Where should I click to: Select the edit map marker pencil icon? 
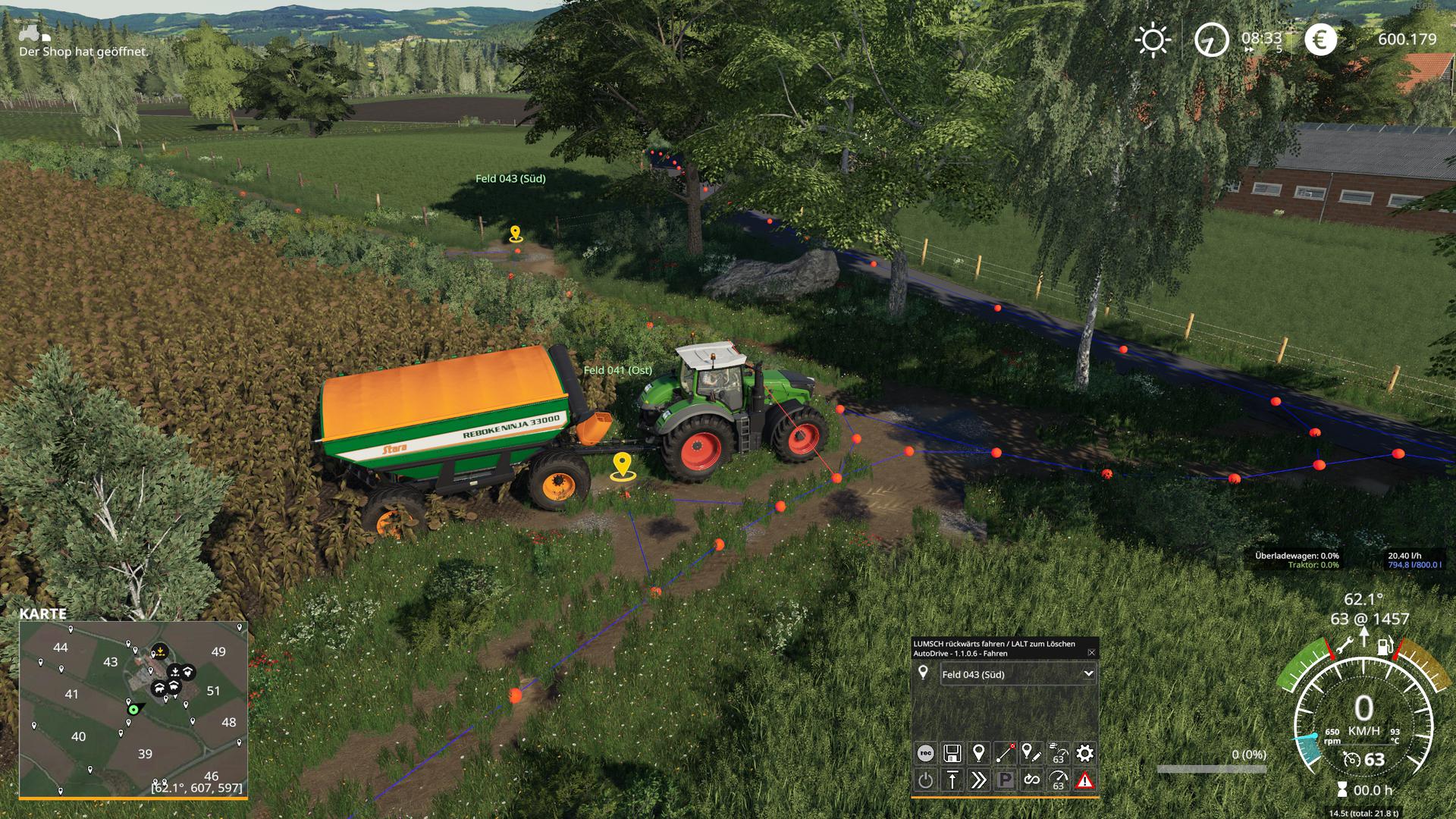coord(1031,753)
